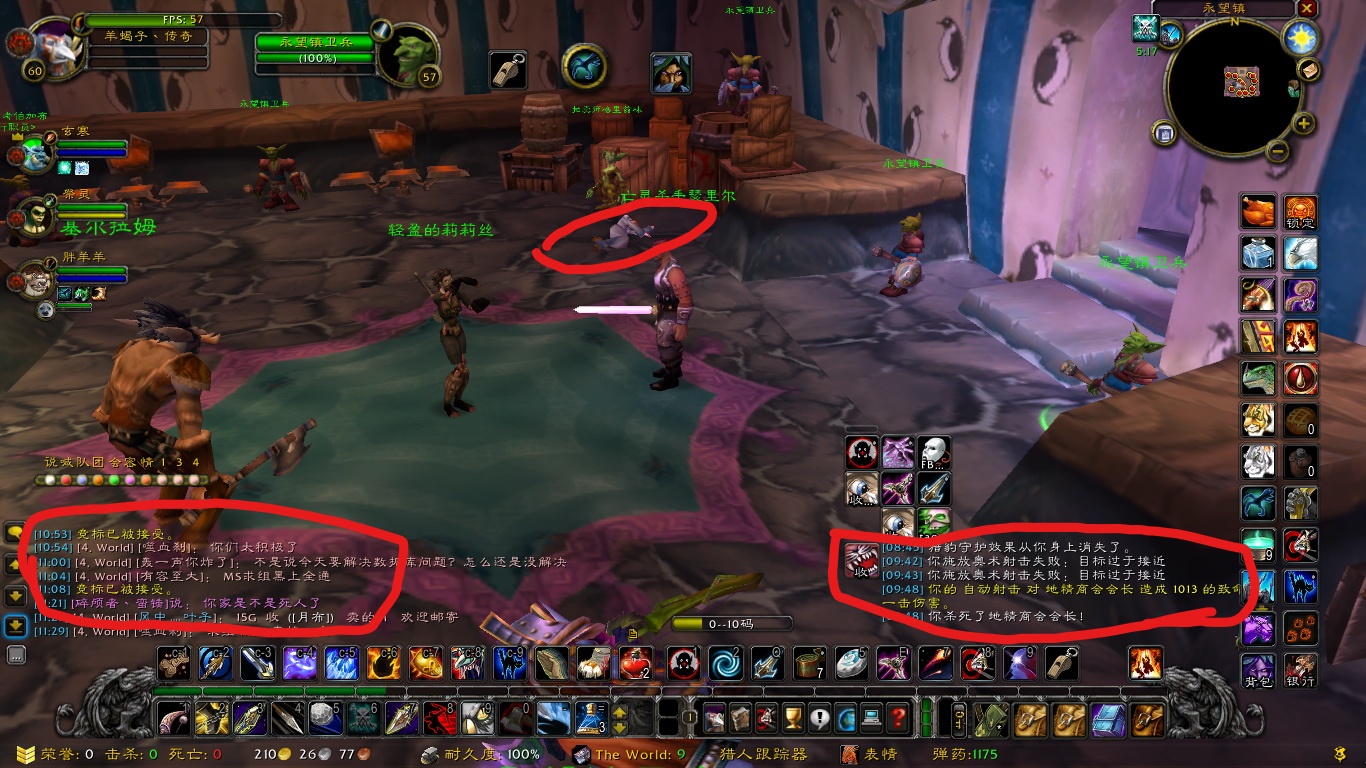
Task: Page action bar up with yellow up arrow
Action: [619, 713]
